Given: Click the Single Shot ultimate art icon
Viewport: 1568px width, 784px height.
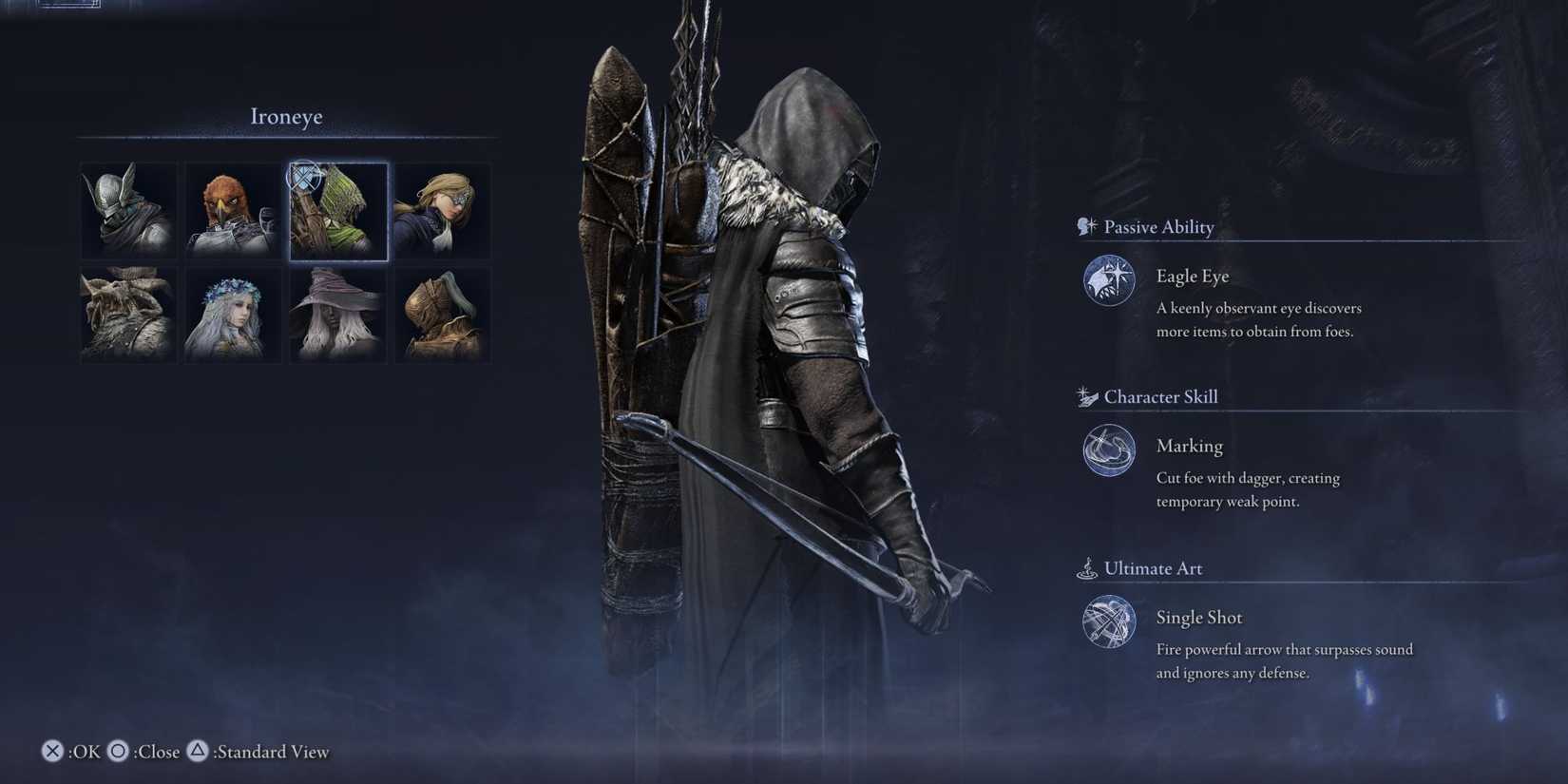Looking at the screenshot, I should tap(1108, 622).
